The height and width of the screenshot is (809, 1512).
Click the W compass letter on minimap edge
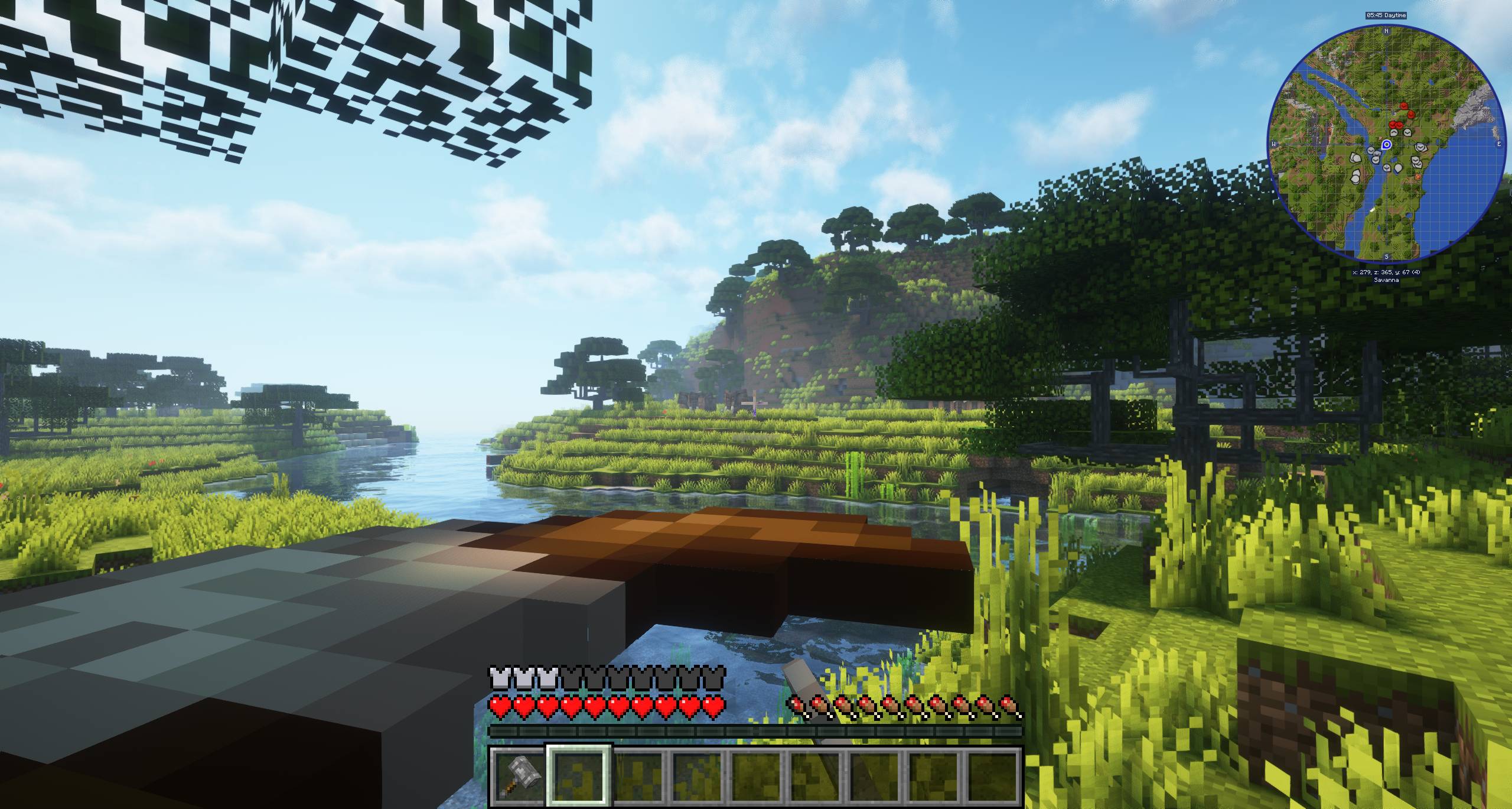pyautogui.click(x=1273, y=142)
